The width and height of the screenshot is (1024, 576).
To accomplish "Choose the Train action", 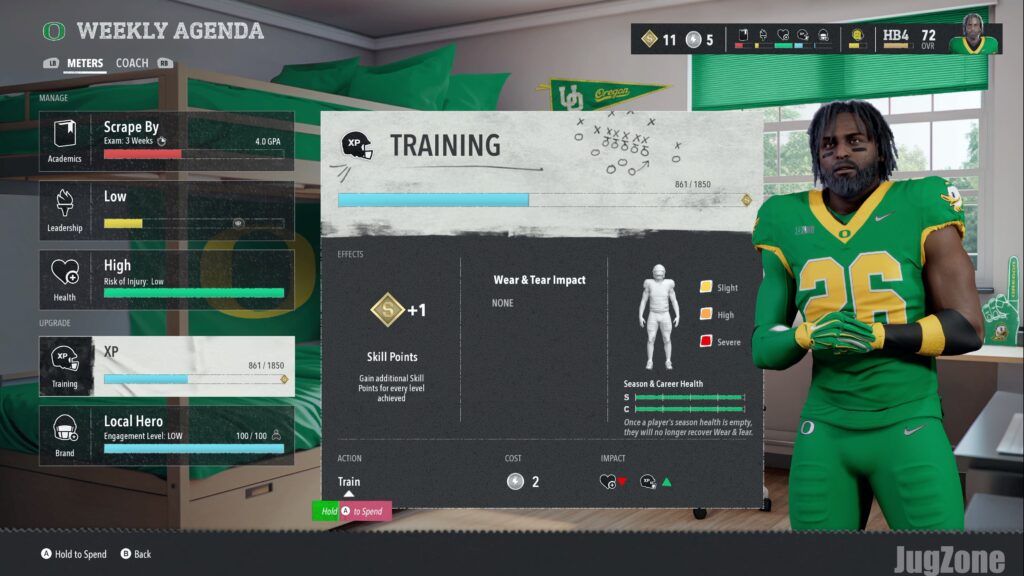I will 349,482.
